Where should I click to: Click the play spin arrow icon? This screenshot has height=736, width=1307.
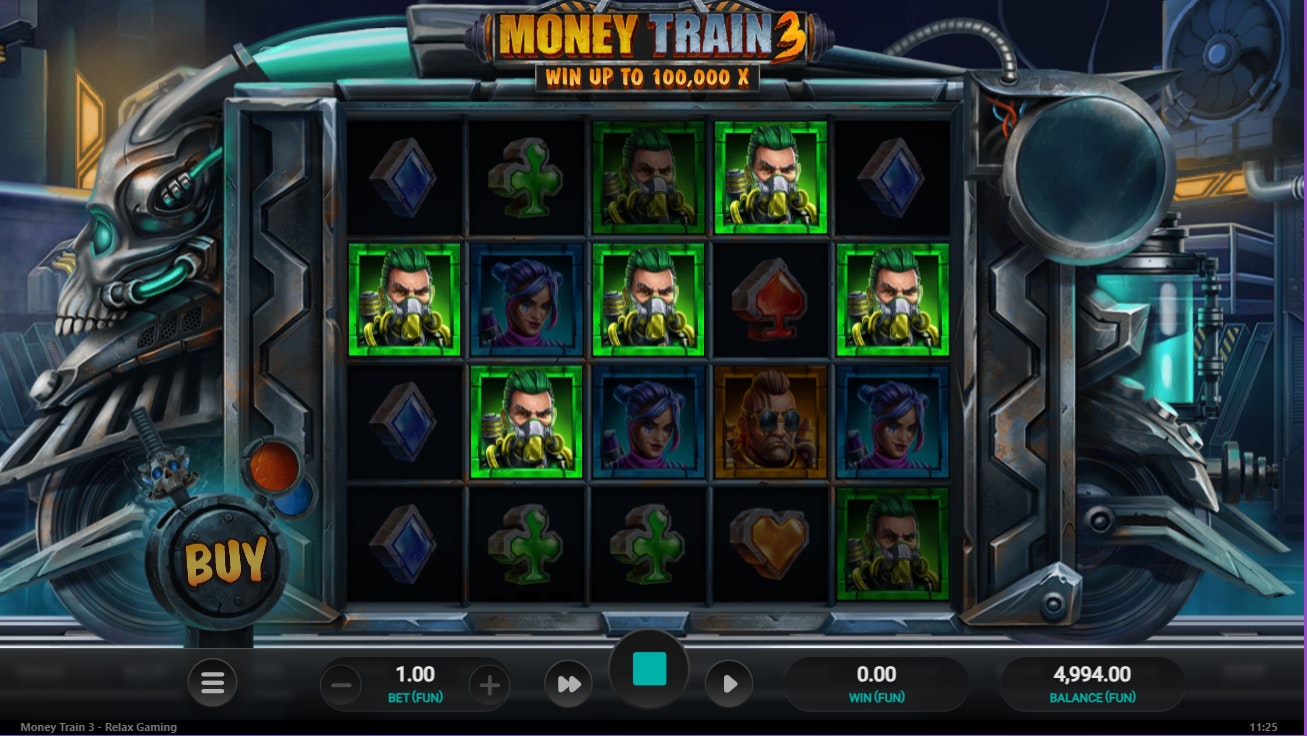click(x=729, y=685)
